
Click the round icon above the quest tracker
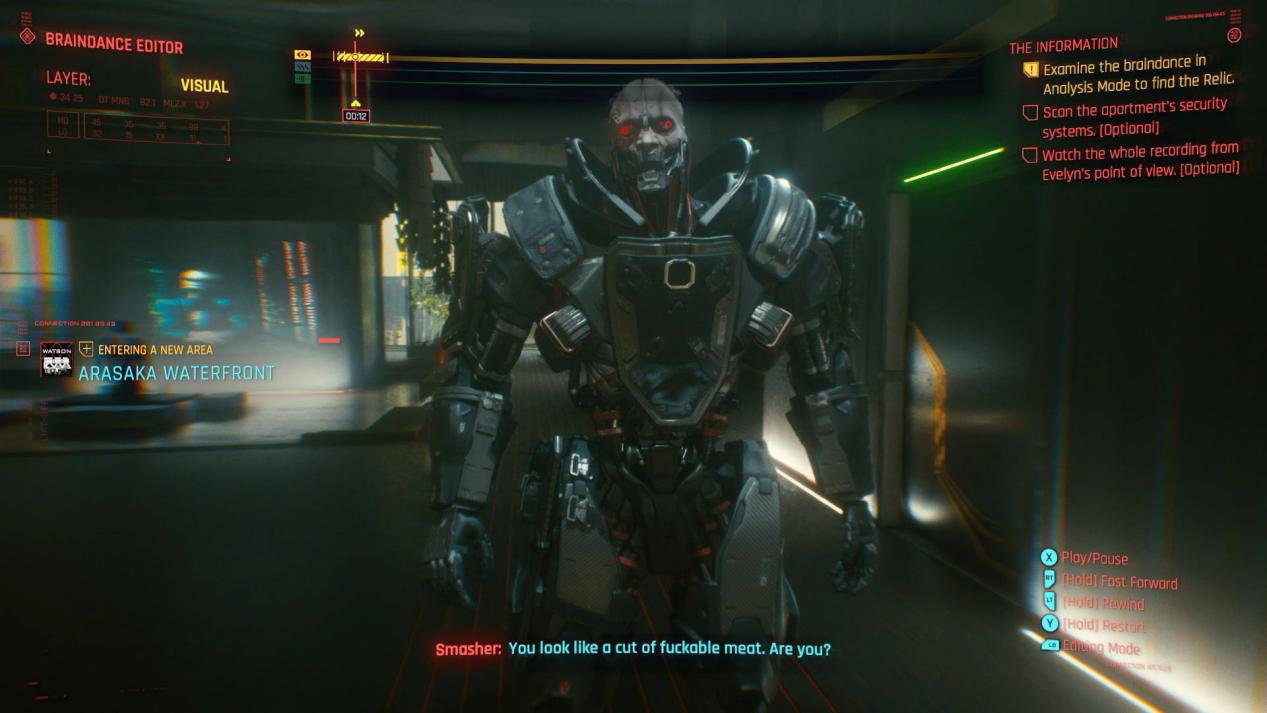pyautogui.click(x=1234, y=35)
